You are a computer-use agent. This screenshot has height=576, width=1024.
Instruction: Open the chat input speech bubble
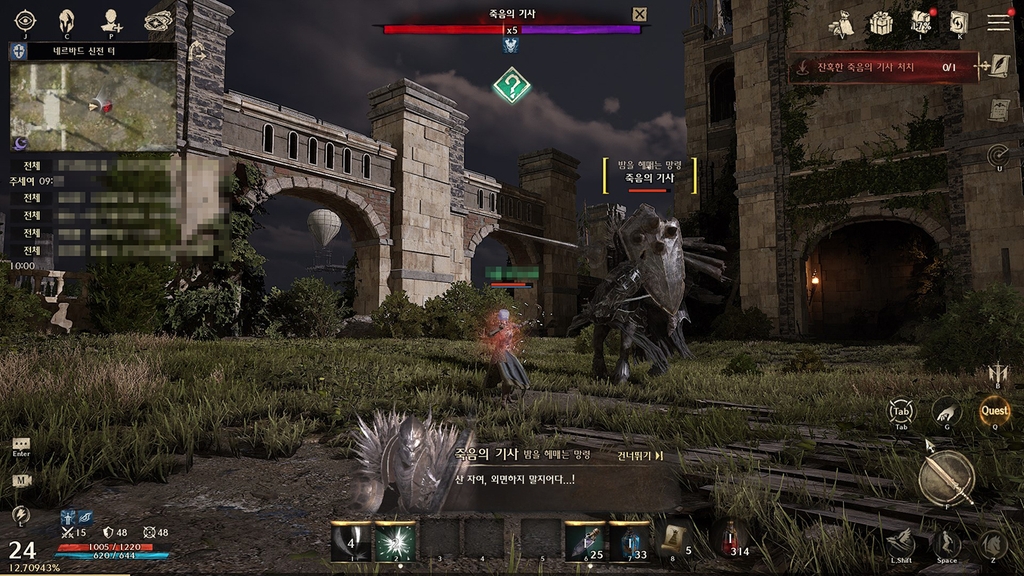point(21,444)
